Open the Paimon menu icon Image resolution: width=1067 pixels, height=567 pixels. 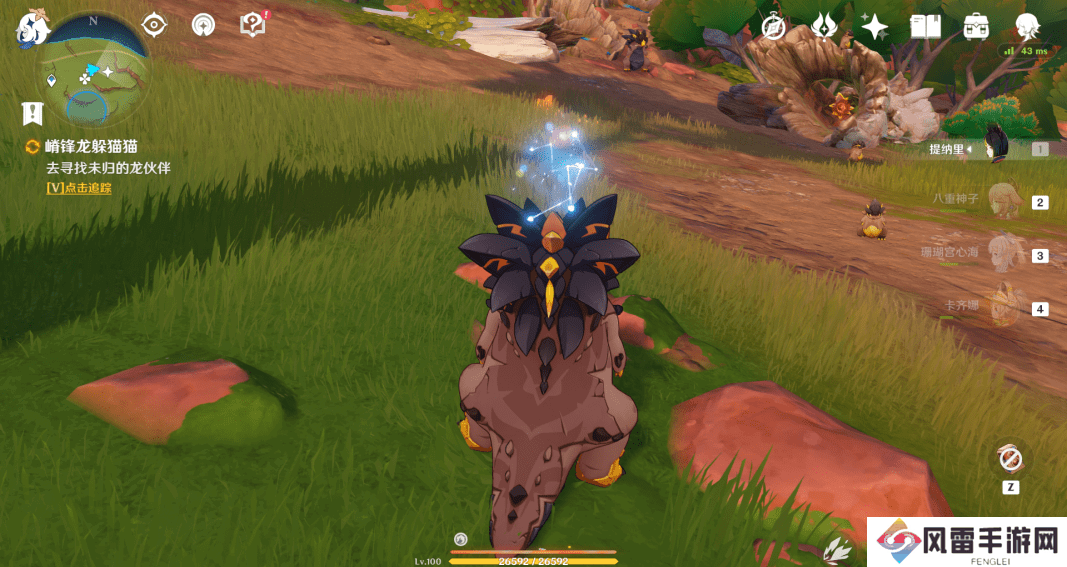(x=32, y=30)
